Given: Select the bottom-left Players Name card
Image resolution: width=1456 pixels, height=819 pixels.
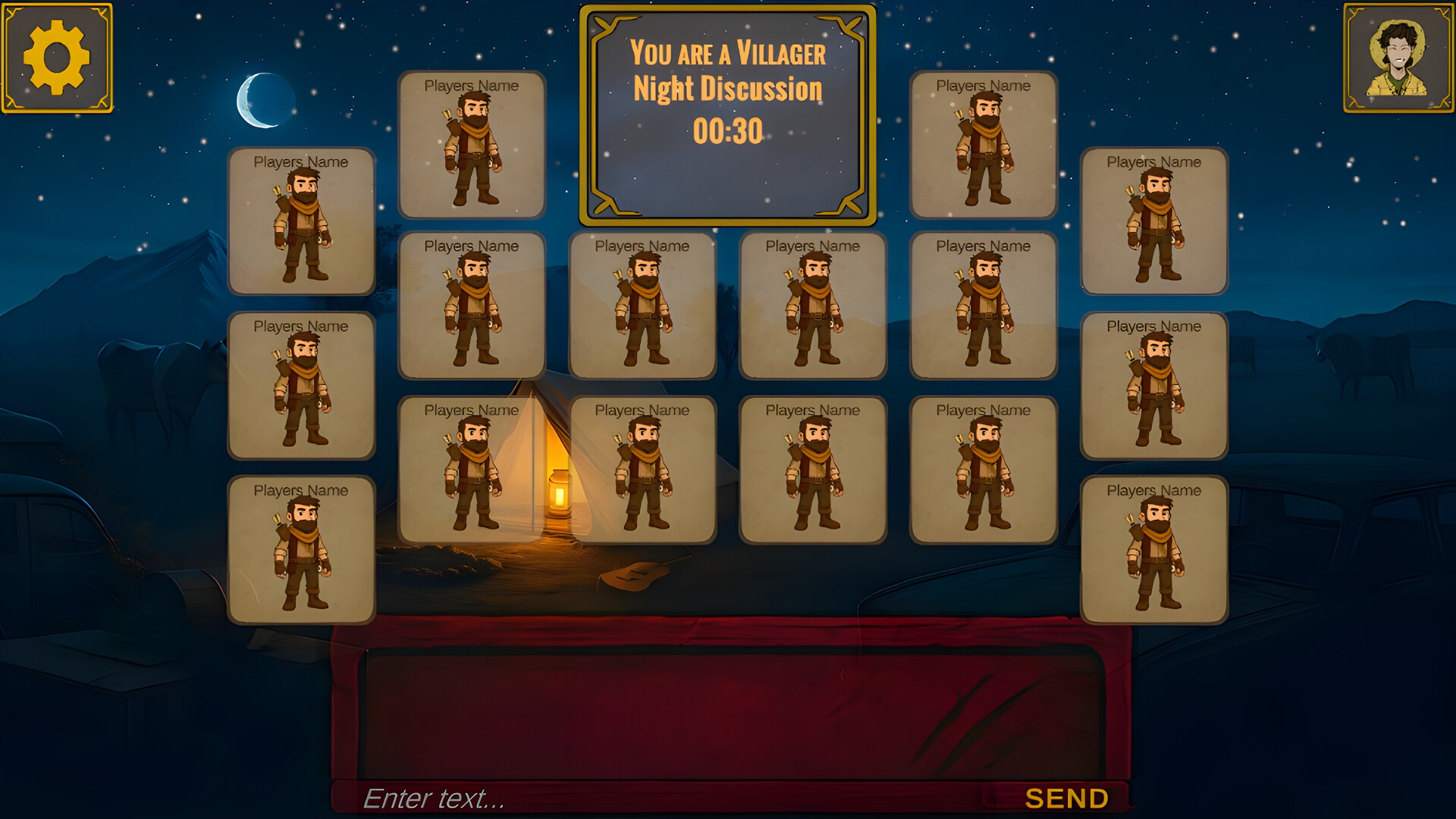Looking at the screenshot, I should pyautogui.click(x=301, y=550).
